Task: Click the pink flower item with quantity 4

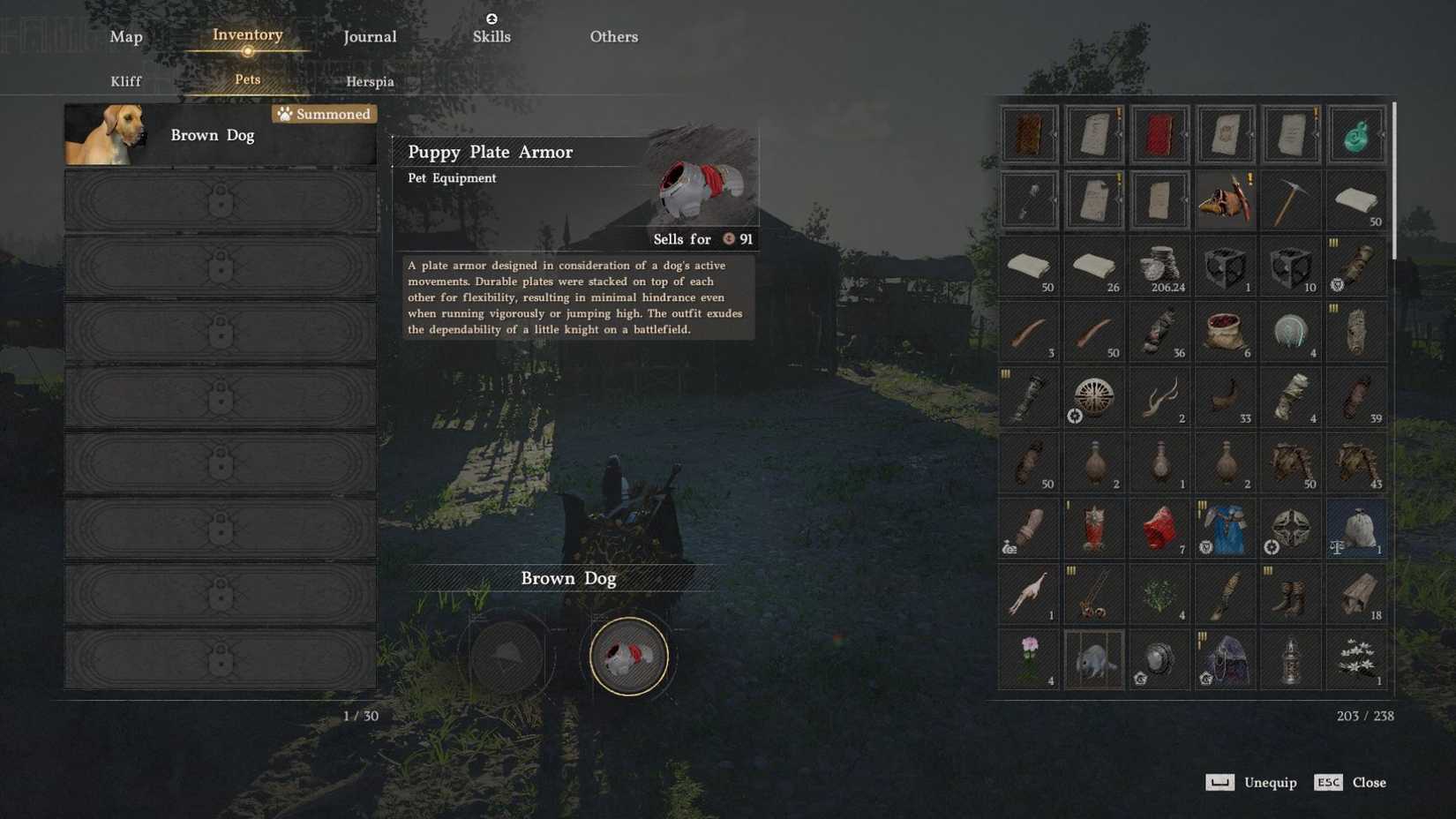Action: tap(1029, 659)
